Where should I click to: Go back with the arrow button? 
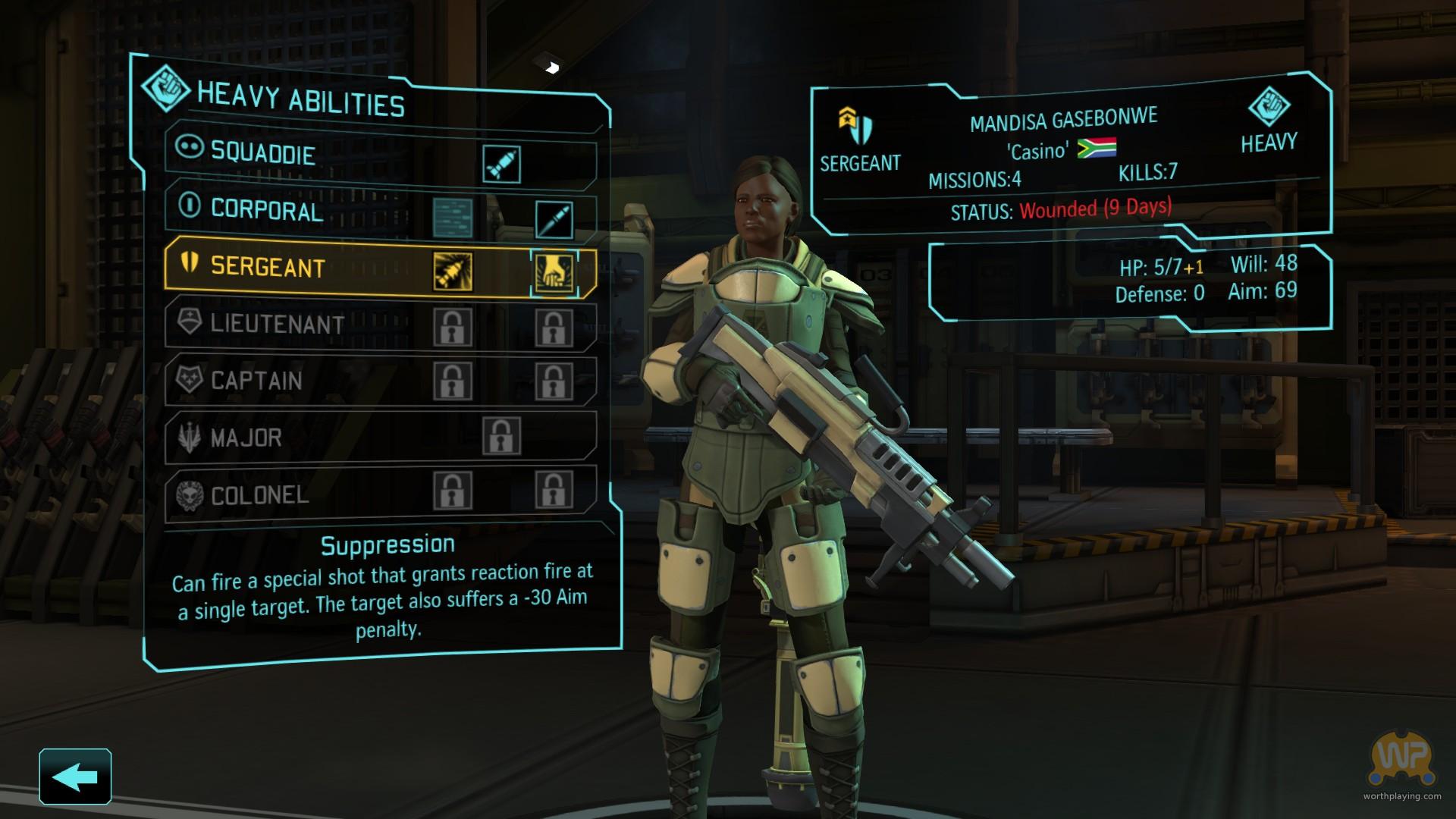click(75, 777)
